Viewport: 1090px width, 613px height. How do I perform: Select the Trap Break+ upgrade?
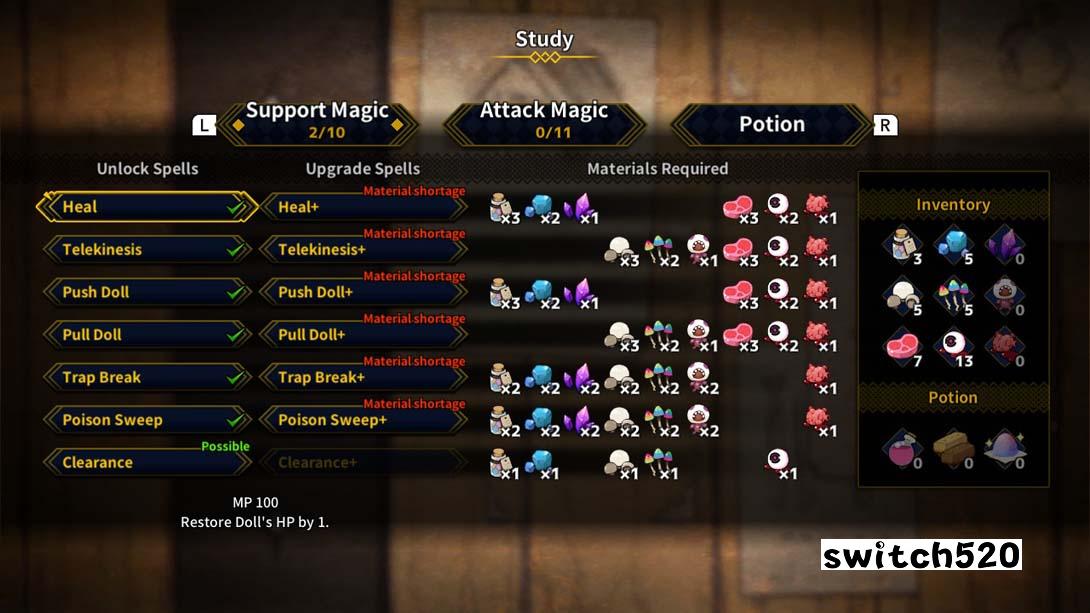click(x=363, y=378)
